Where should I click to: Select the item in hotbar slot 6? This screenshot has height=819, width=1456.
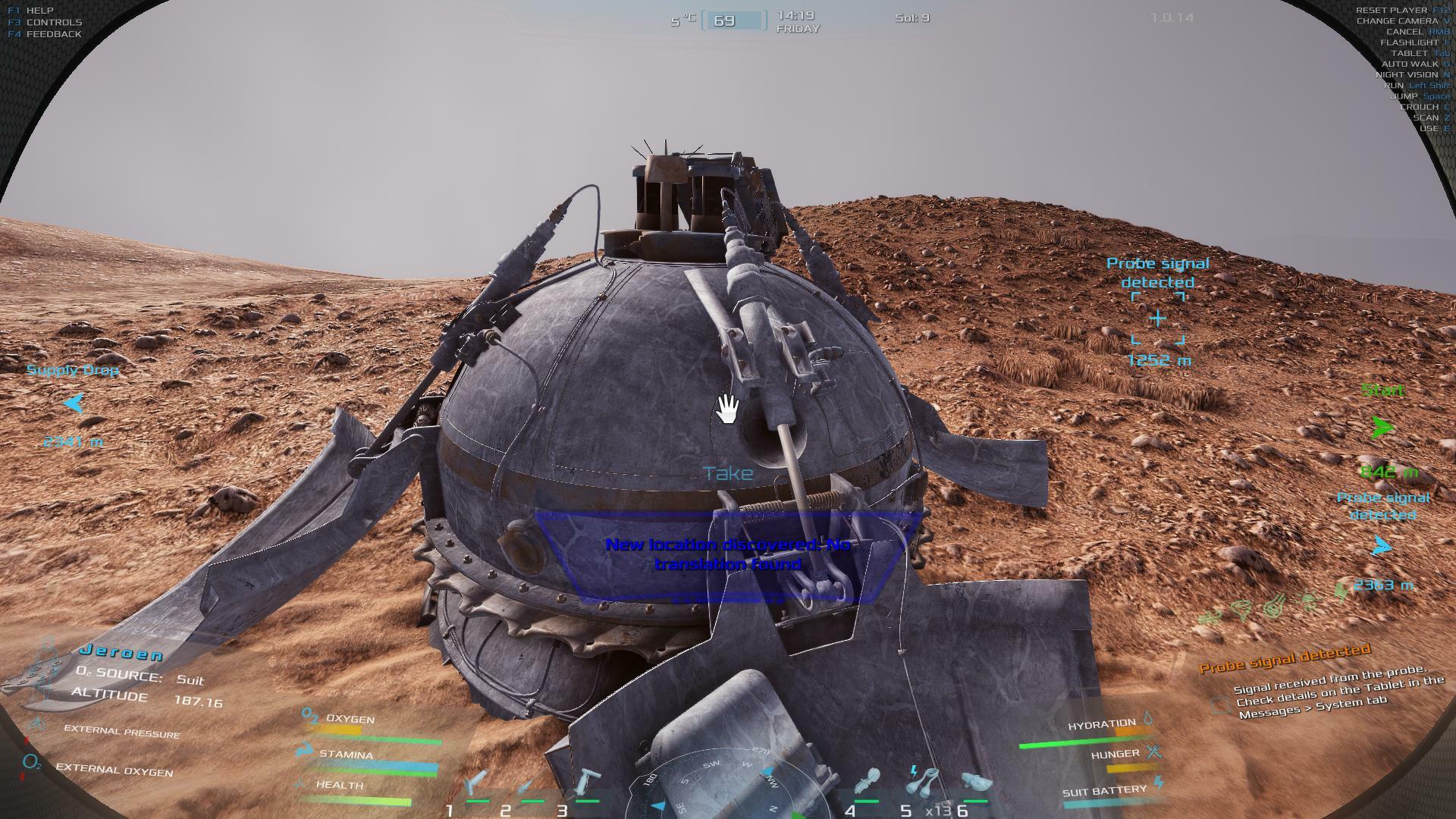974,783
